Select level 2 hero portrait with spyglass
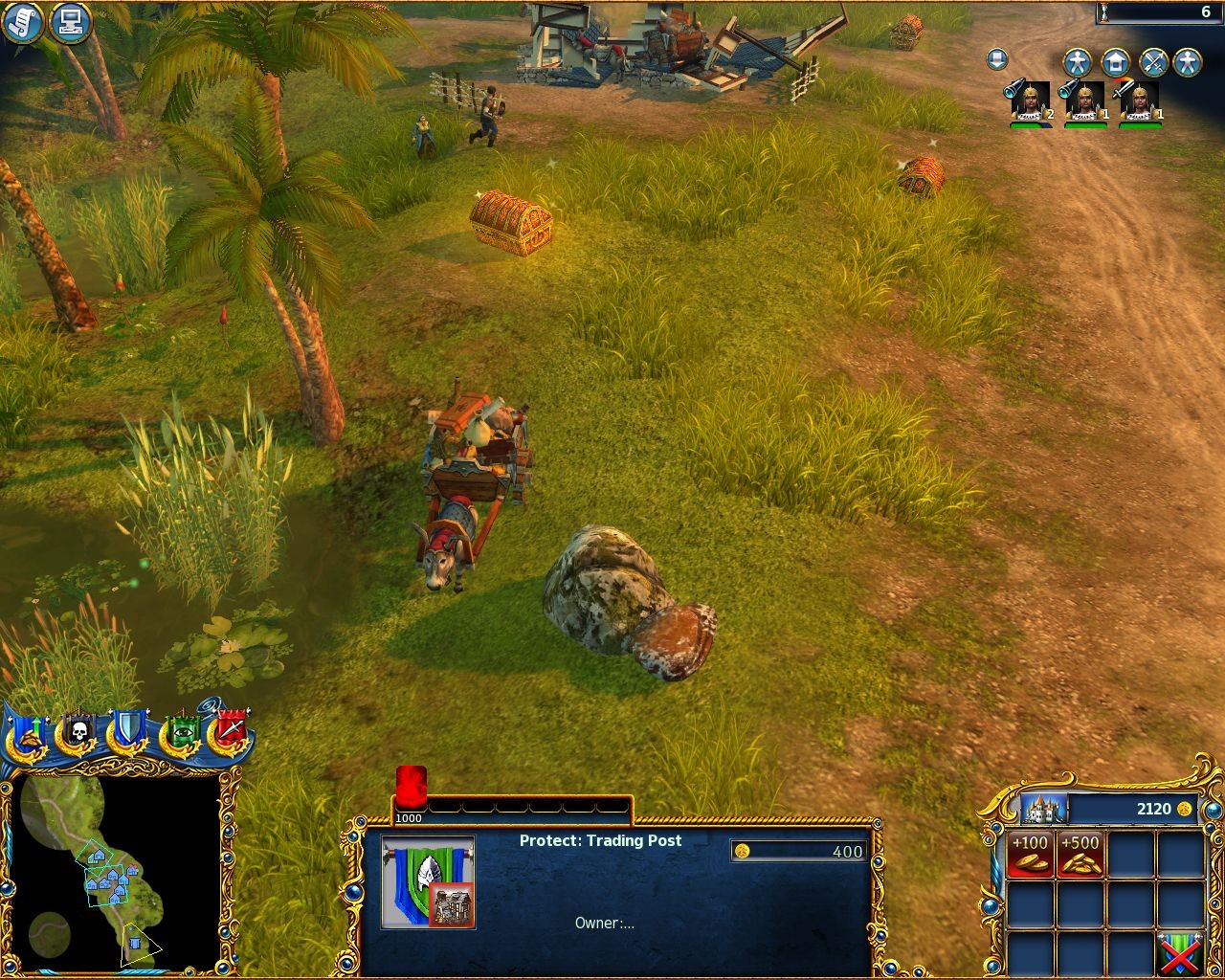The image size is (1225, 980). 1030,102
